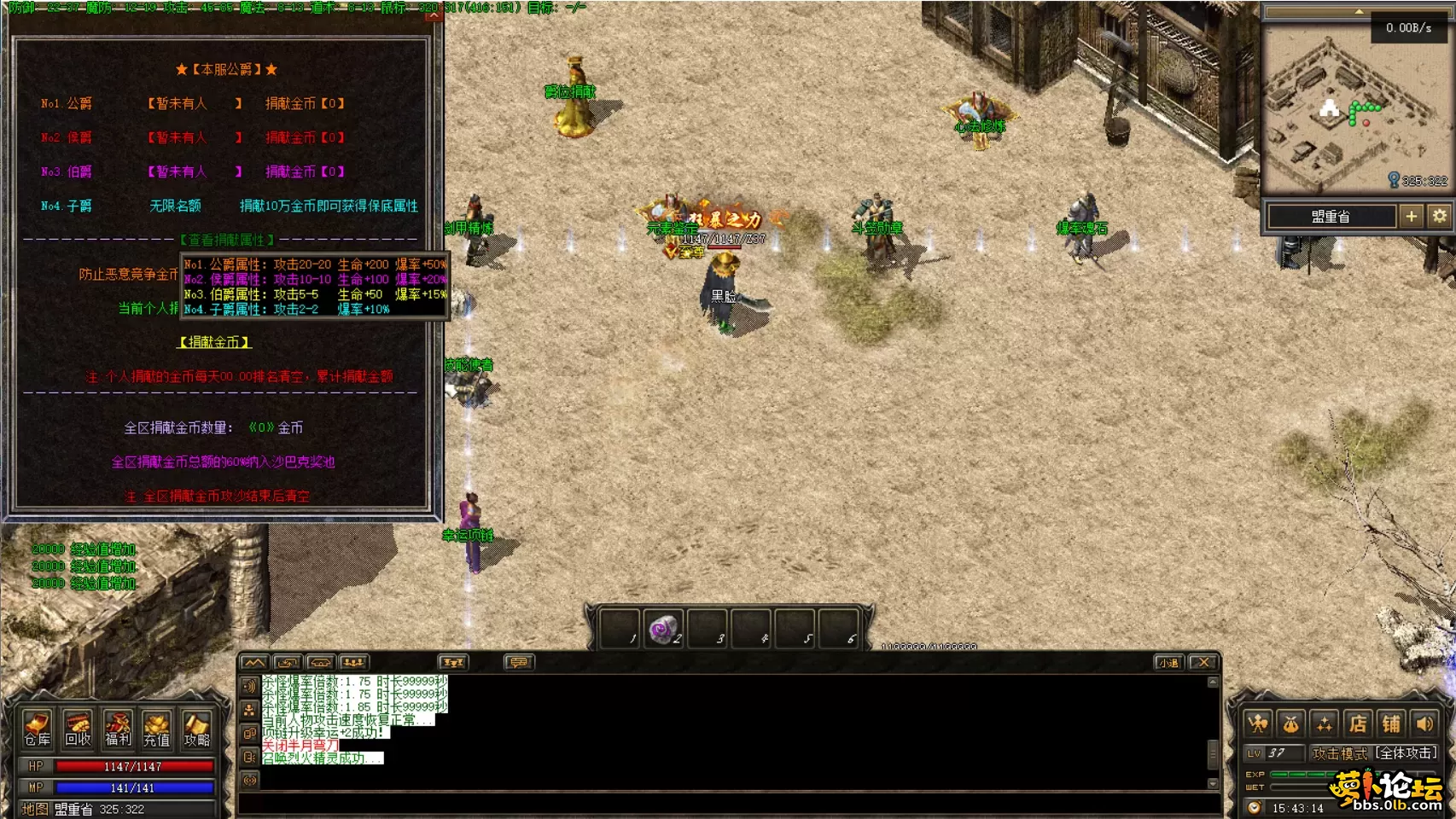Open the 仓库 warehouse
1456x819 pixels.
(38, 729)
